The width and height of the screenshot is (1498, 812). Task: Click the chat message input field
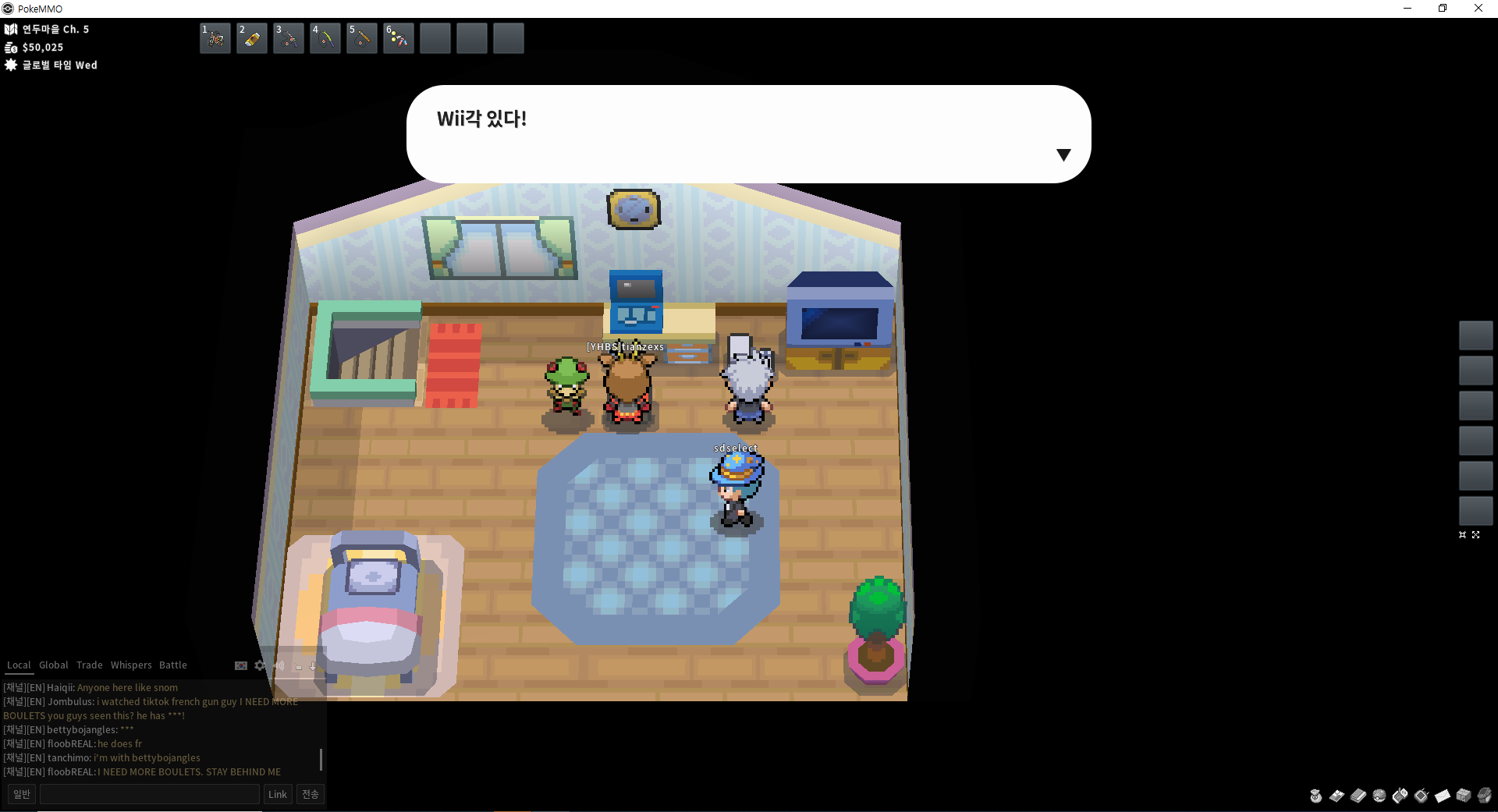point(150,794)
